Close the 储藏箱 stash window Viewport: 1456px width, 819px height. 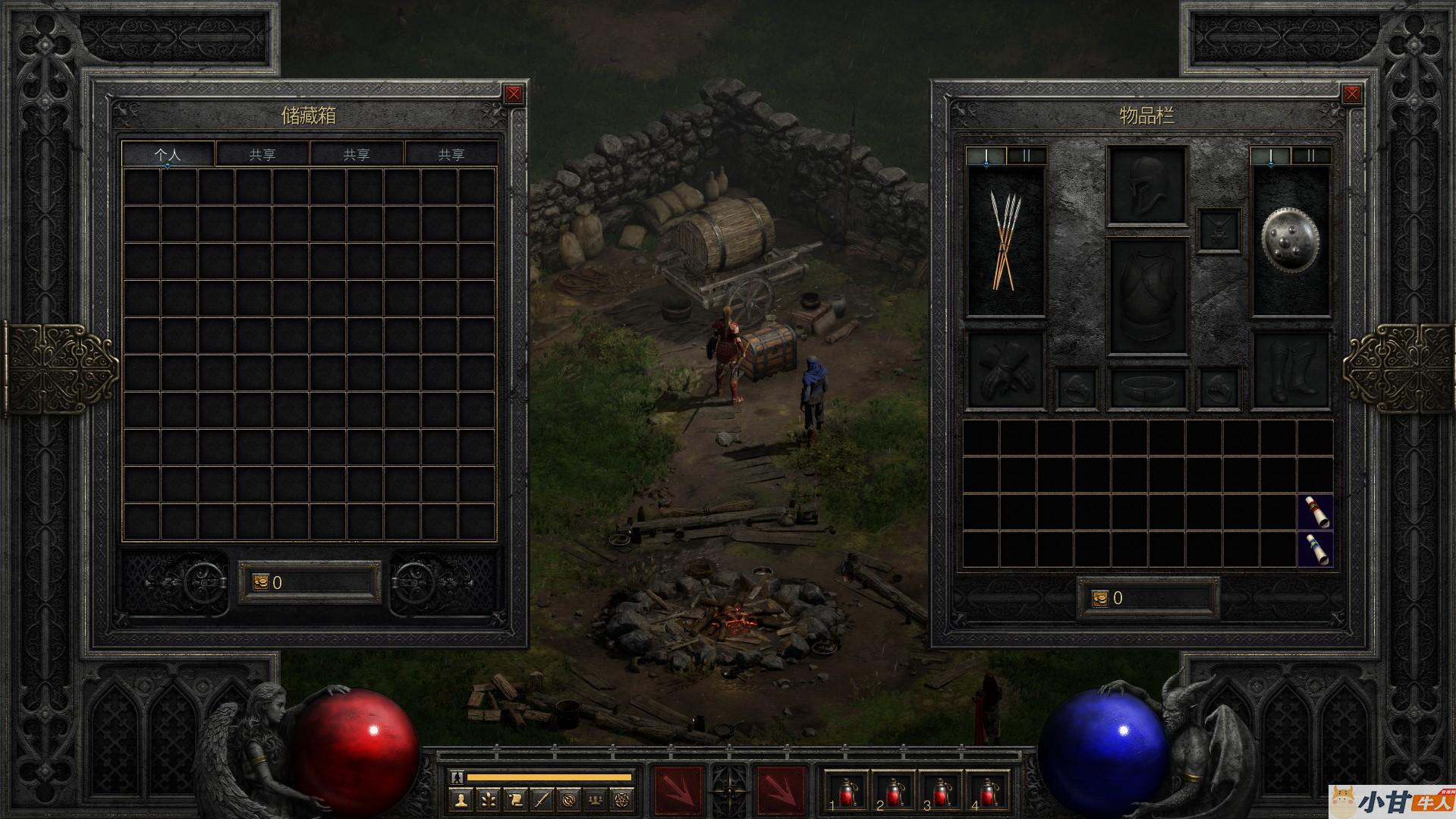514,94
